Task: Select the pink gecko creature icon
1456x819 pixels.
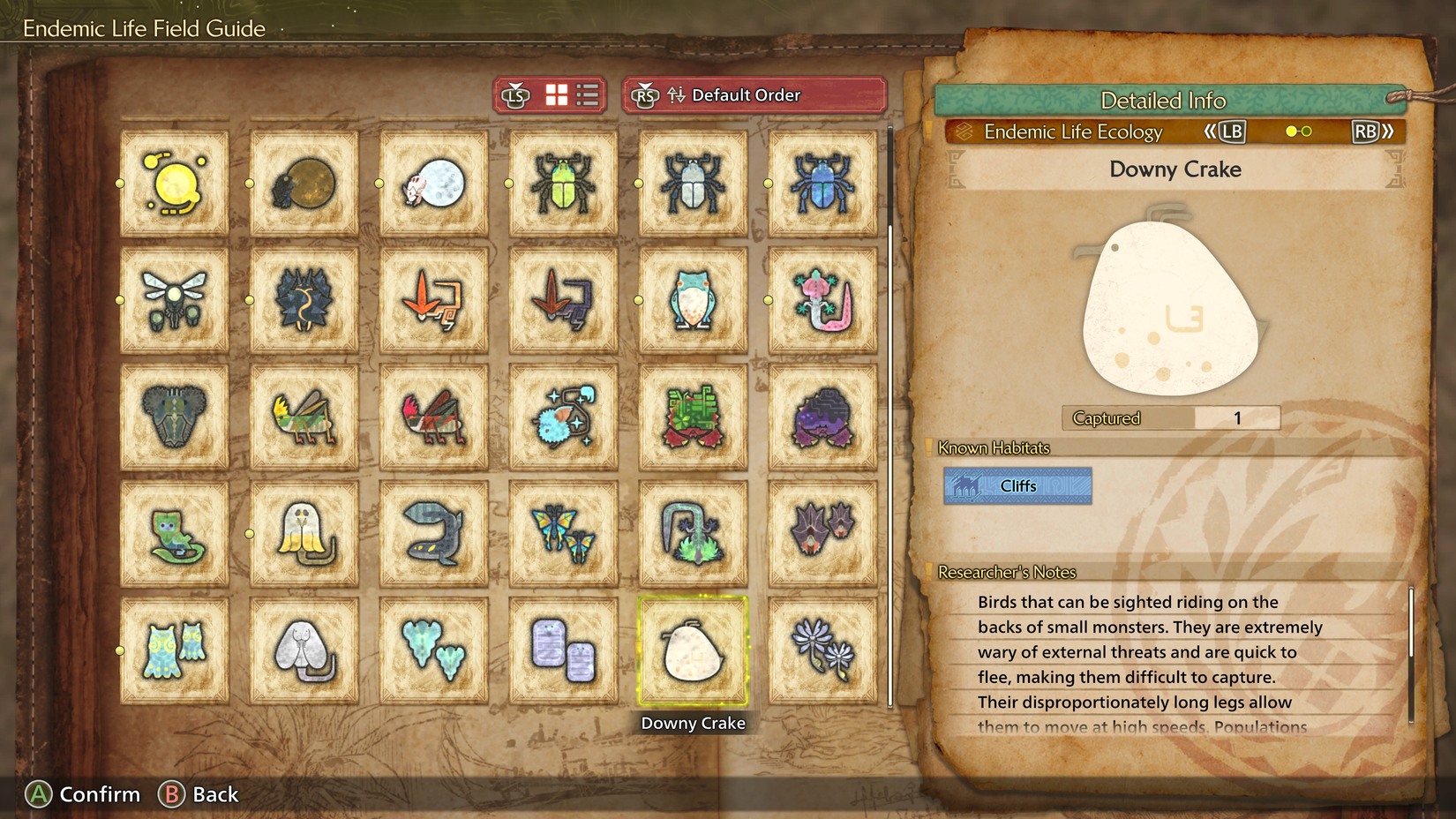Action: point(822,298)
